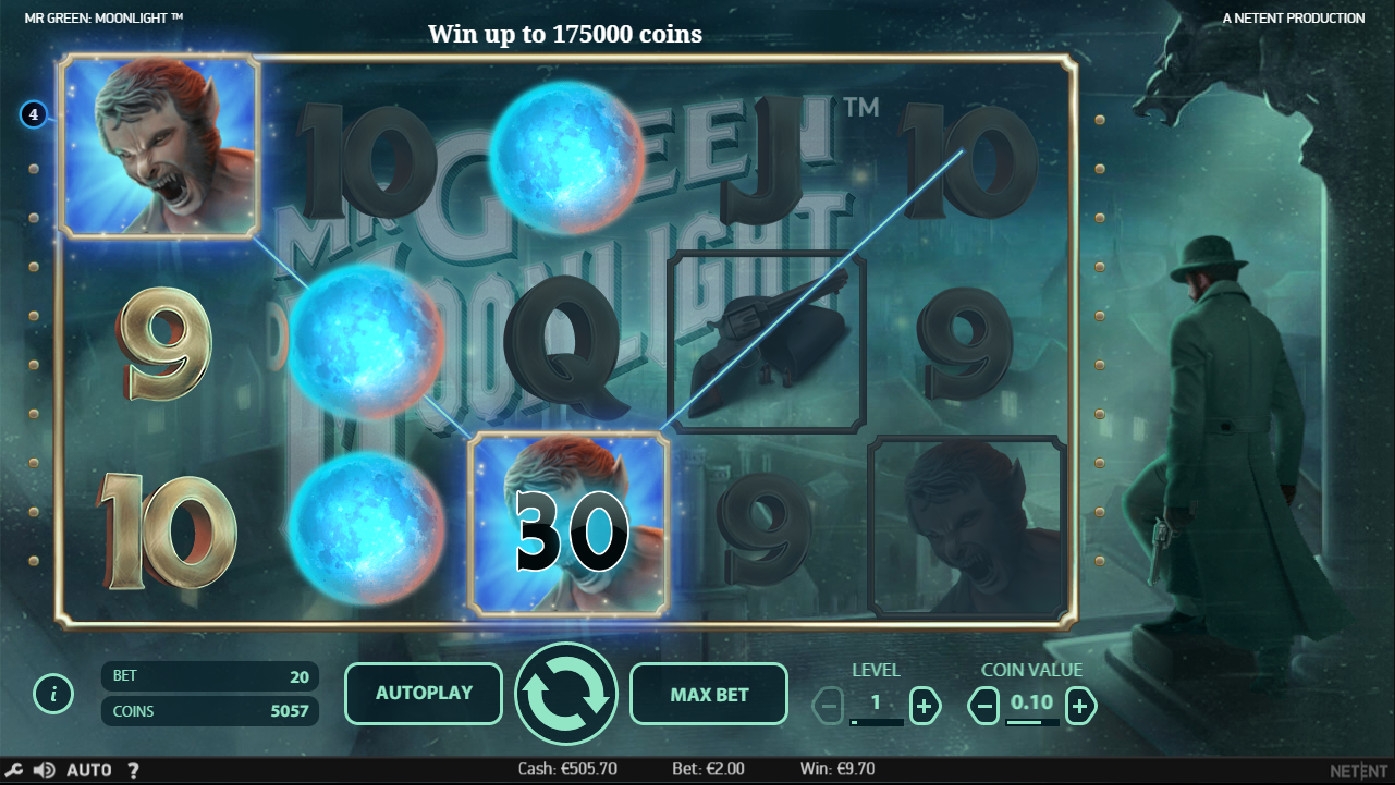
Task: Decrease the bet Level
Action: pyautogui.click(x=828, y=706)
